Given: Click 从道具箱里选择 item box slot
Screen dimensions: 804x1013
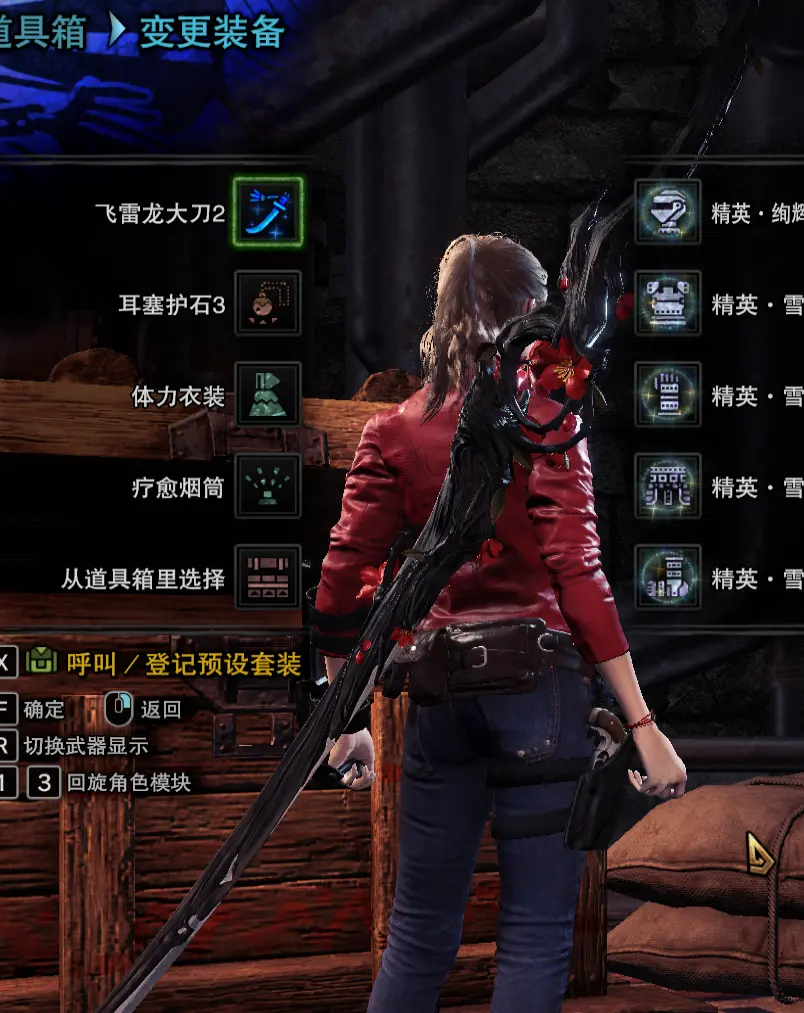Looking at the screenshot, I should pos(268,578).
